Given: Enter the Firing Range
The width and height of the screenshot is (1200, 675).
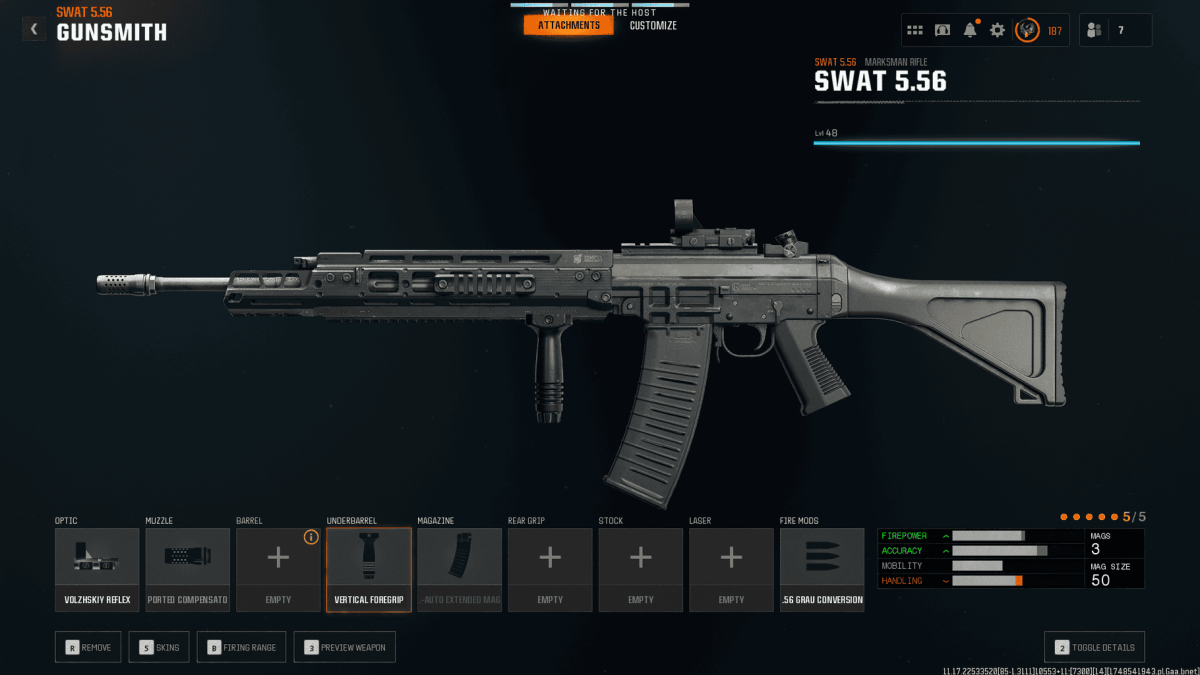Looking at the screenshot, I should click(x=241, y=647).
